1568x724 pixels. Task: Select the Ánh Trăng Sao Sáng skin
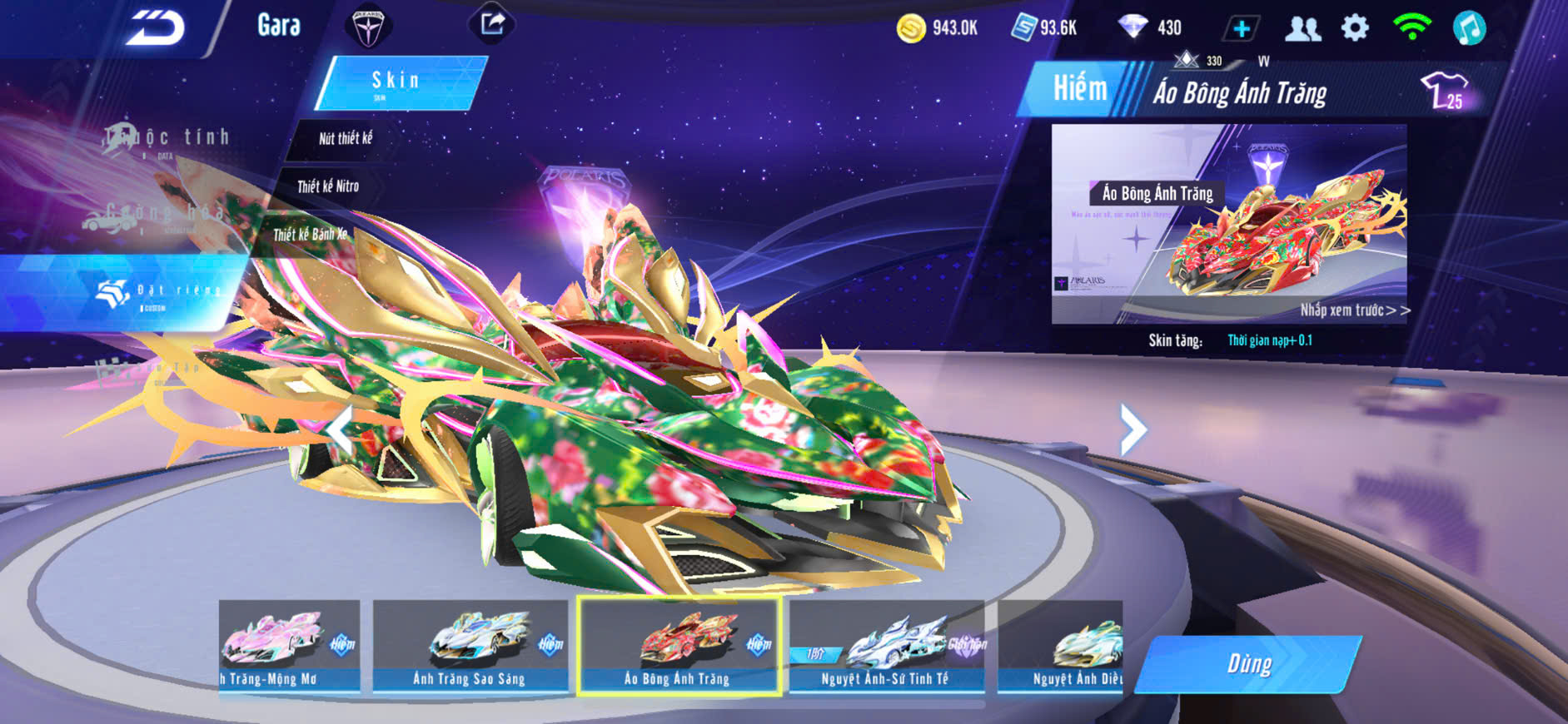470,647
